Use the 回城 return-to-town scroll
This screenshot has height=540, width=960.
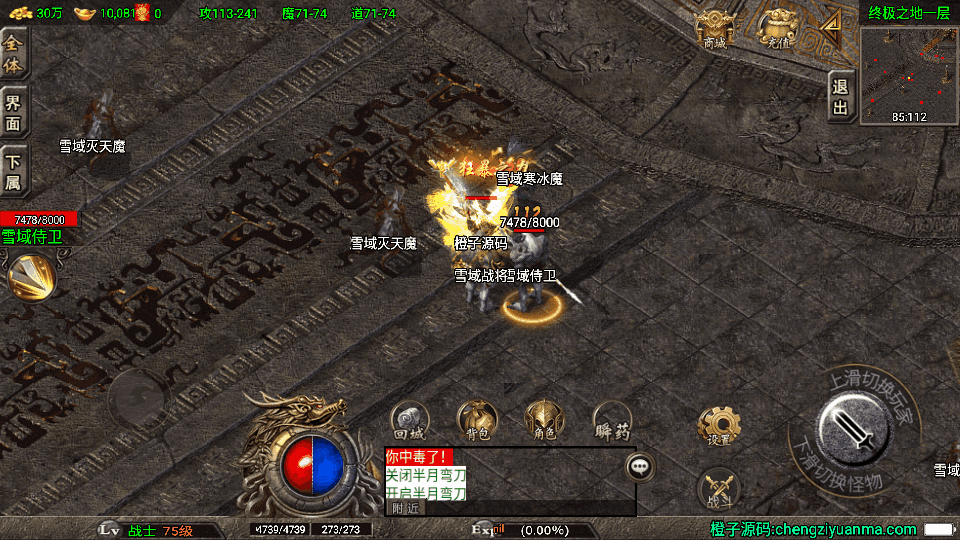tap(410, 420)
